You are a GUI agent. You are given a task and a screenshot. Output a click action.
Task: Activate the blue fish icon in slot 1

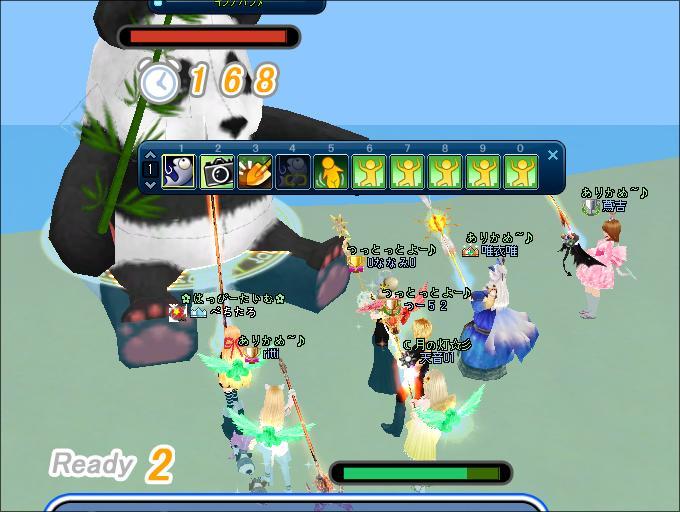coord(180,173)
